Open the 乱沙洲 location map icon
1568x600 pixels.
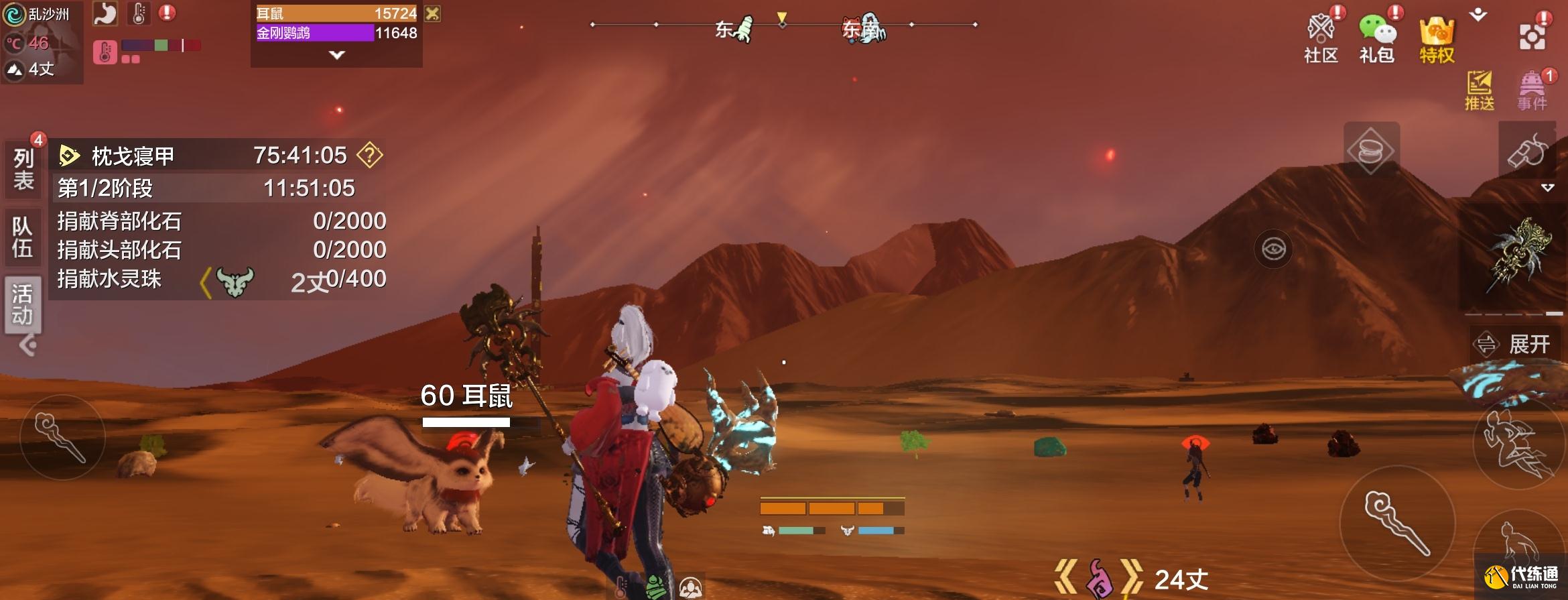click(x=14, y=15)
